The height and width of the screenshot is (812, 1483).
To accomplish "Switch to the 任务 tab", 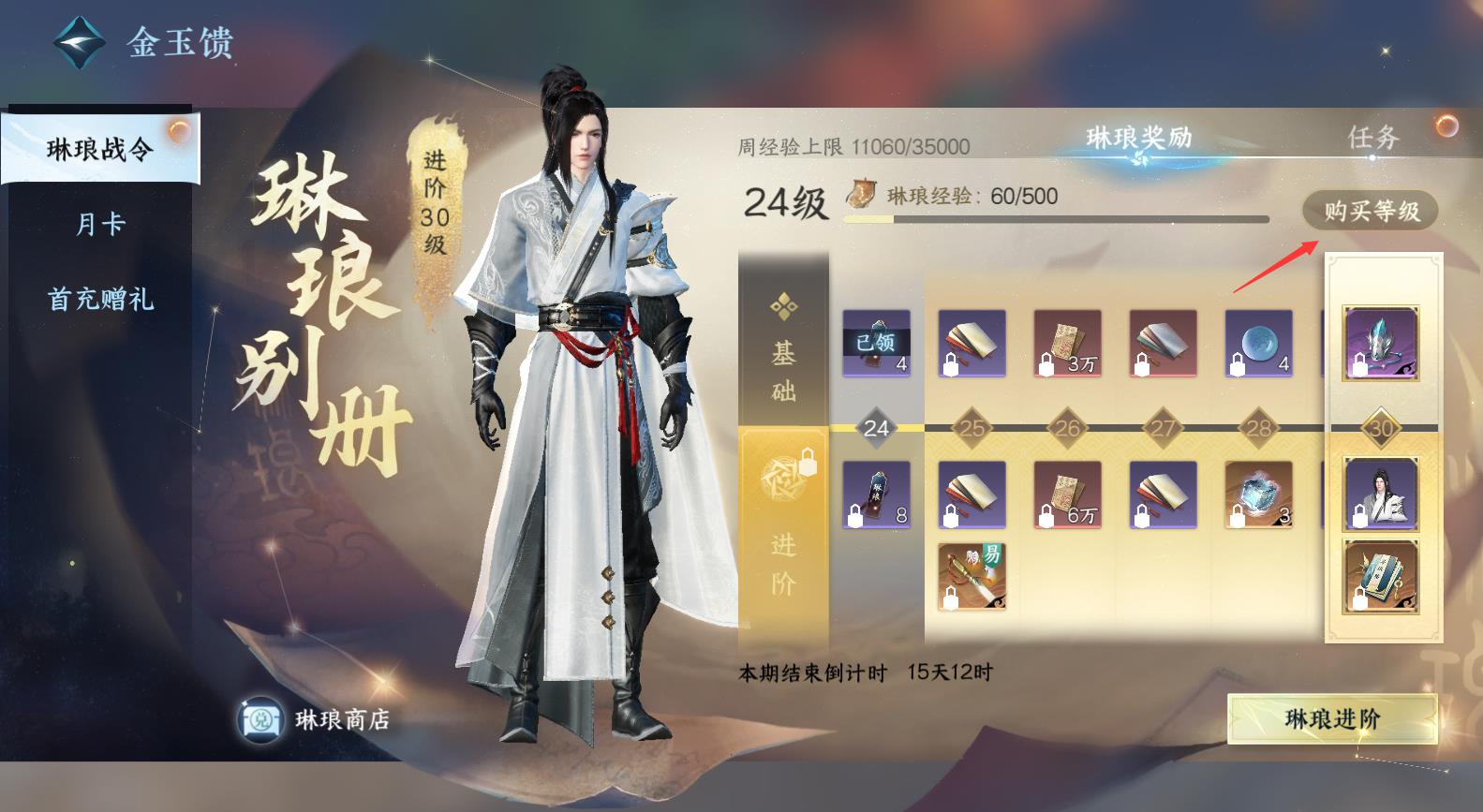I will (x=1374, y=137).
